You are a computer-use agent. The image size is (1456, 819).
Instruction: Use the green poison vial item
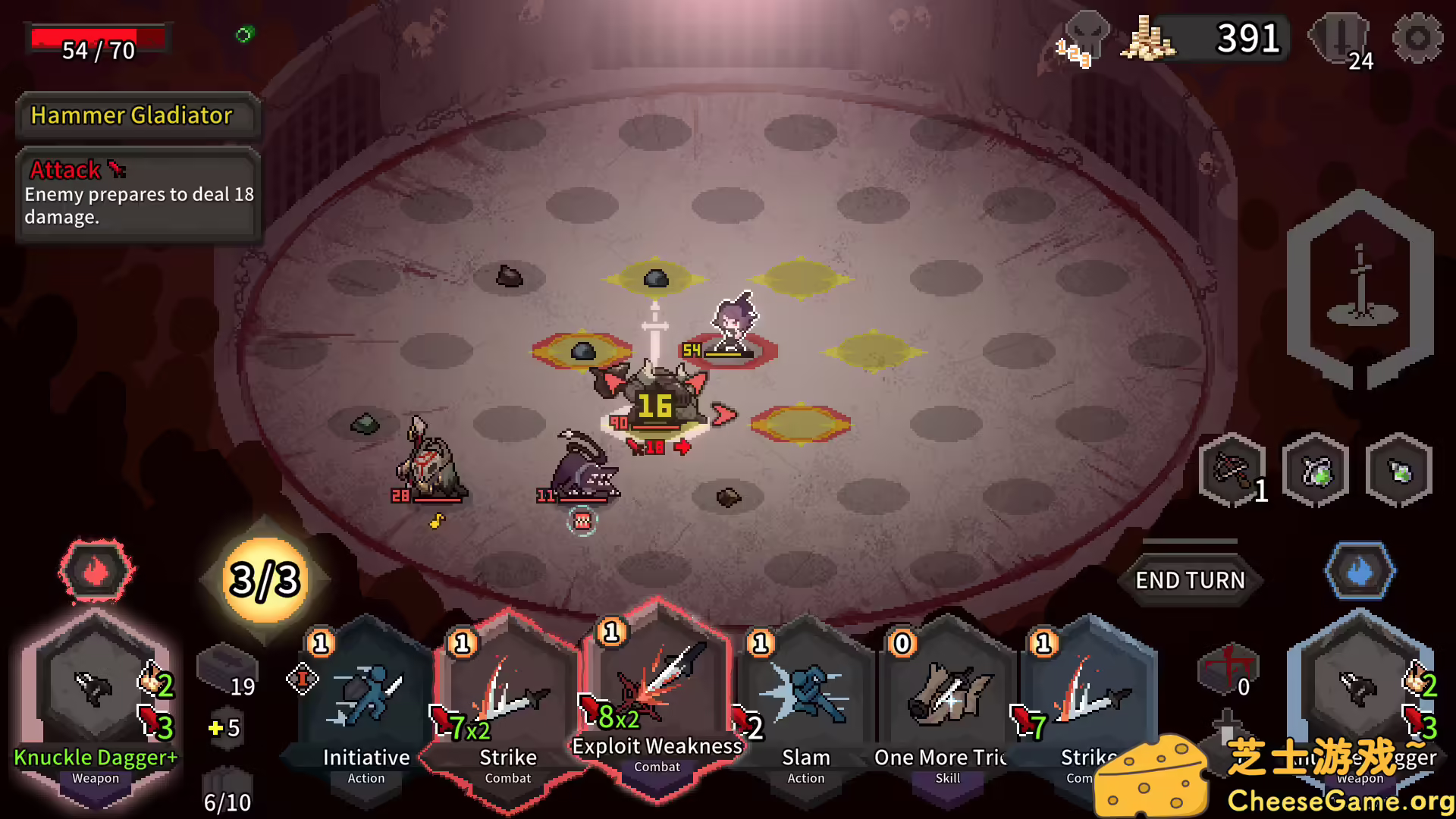coord(1399,469)
